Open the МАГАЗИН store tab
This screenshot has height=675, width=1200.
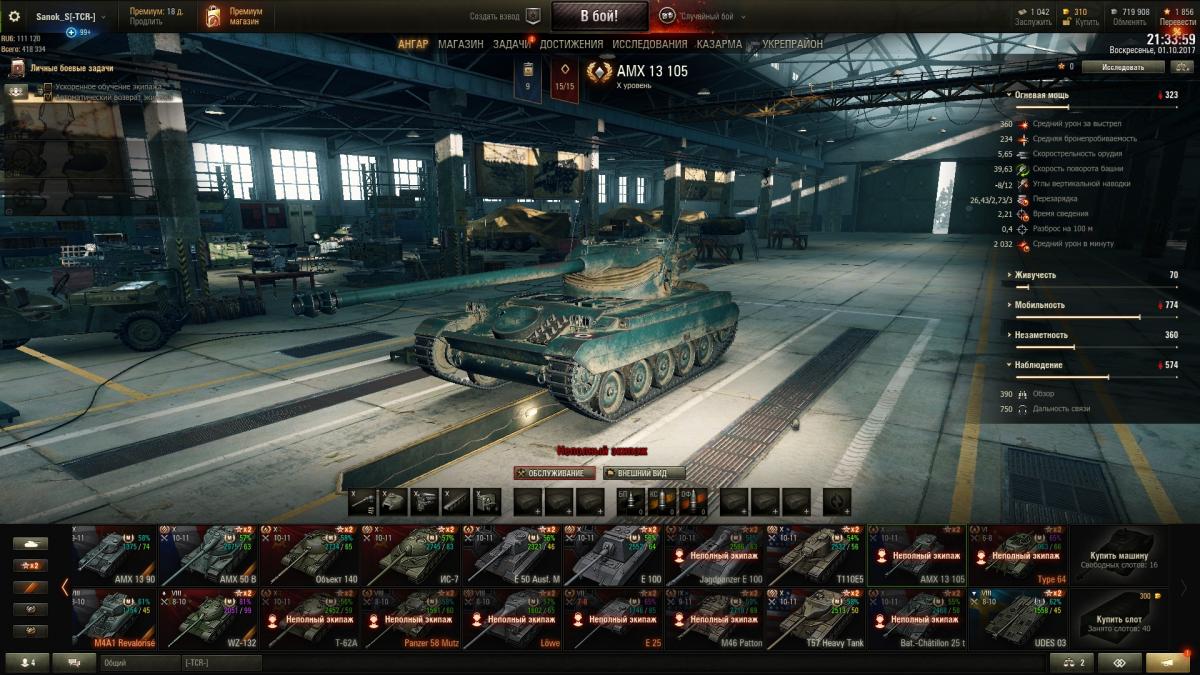(x=460, y=45)
